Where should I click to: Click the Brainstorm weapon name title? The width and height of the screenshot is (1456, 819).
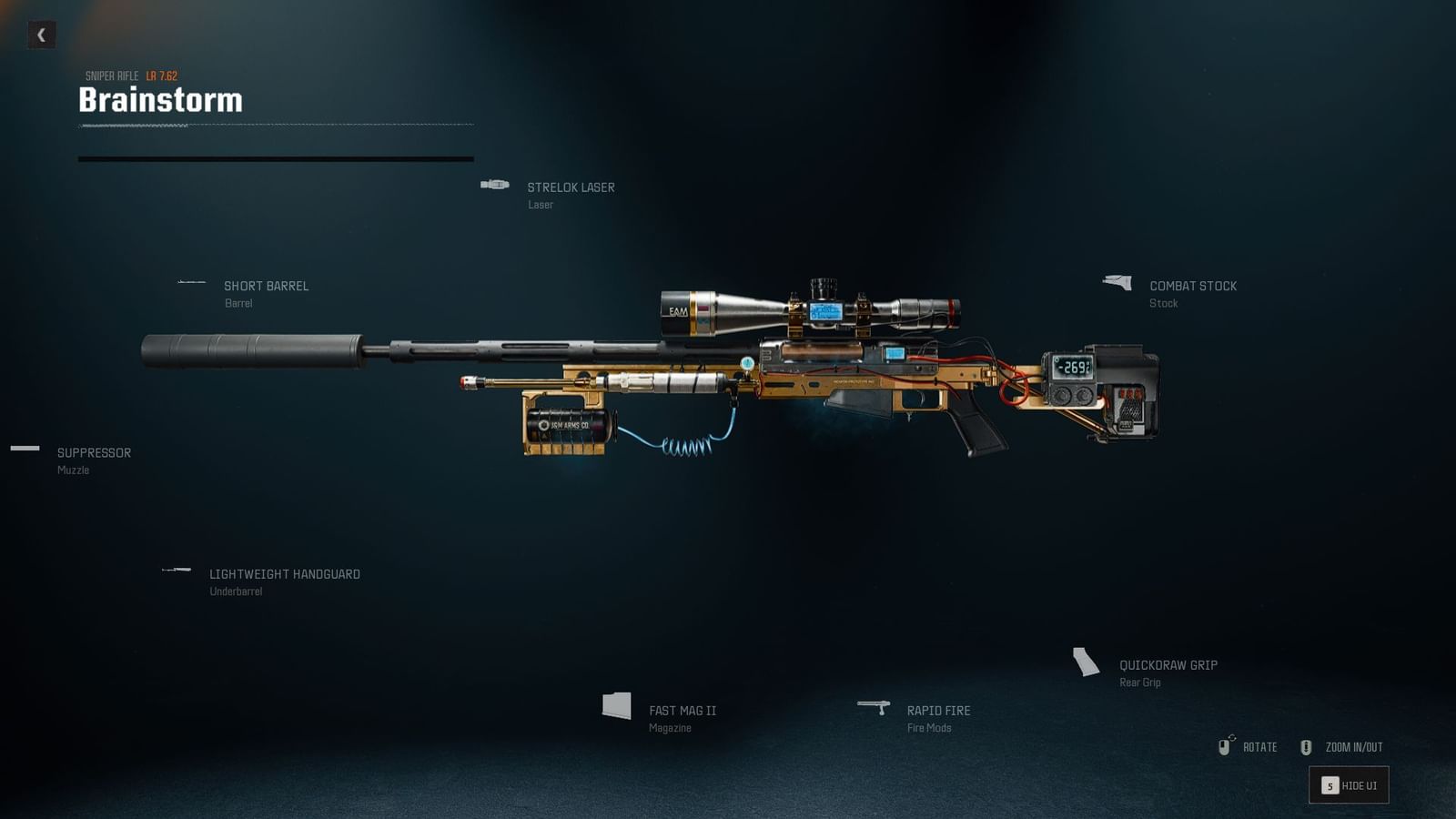160,100
